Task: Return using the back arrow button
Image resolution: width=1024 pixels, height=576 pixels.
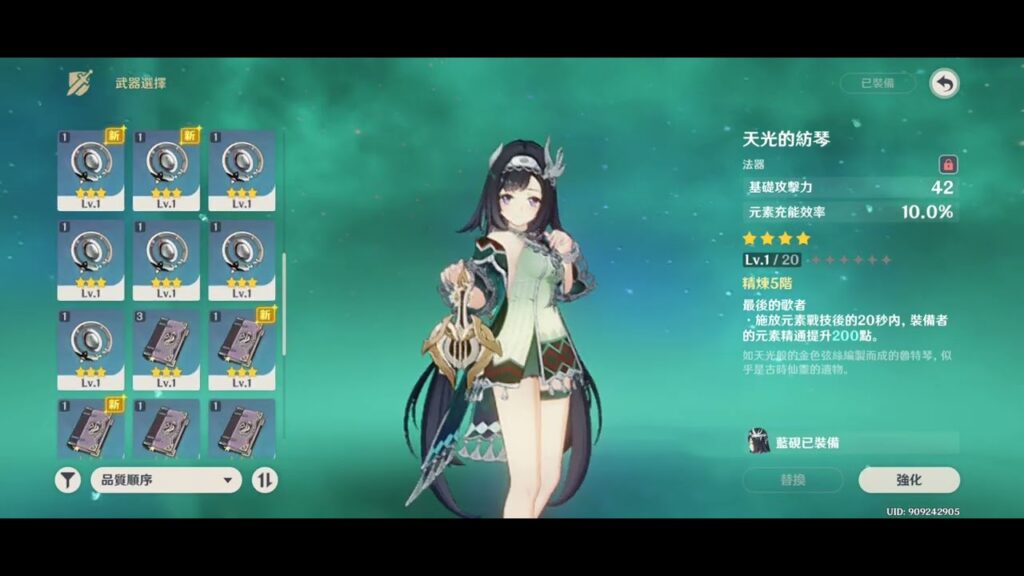Action: coord(944,84)
